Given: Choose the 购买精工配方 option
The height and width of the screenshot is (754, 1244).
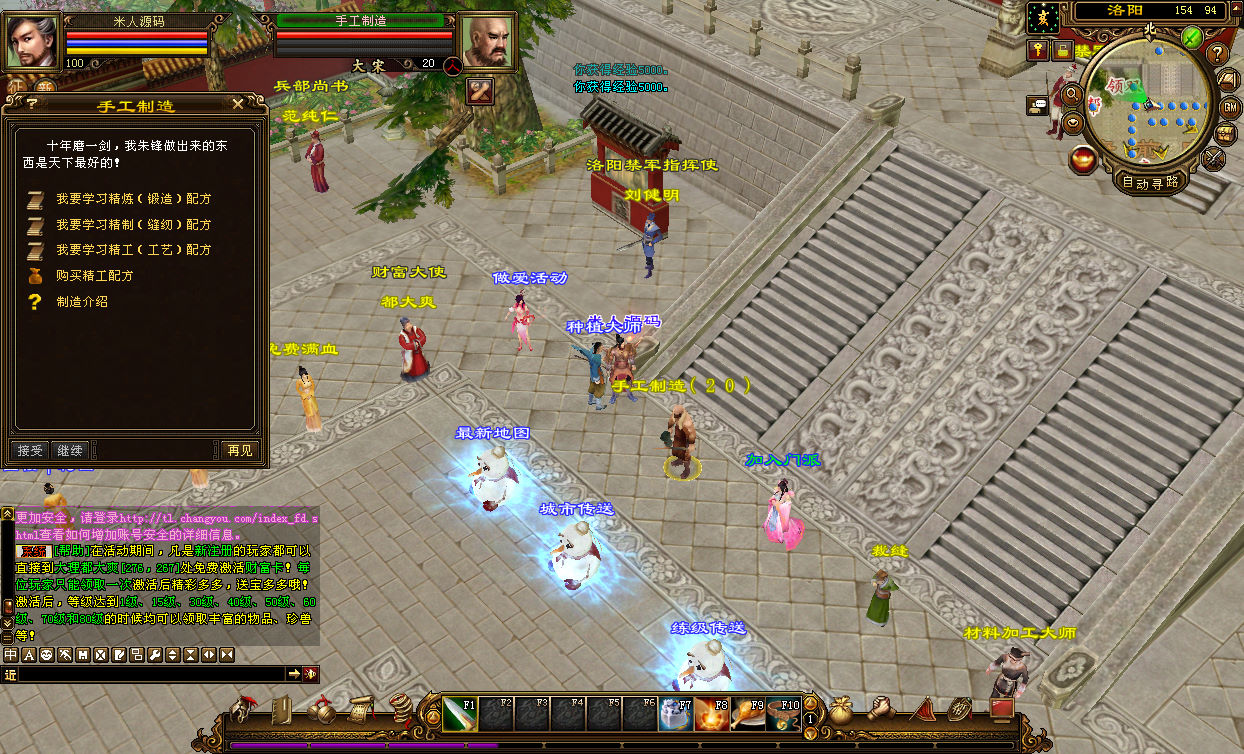Looking at the screenshot, I should point(94,276).
